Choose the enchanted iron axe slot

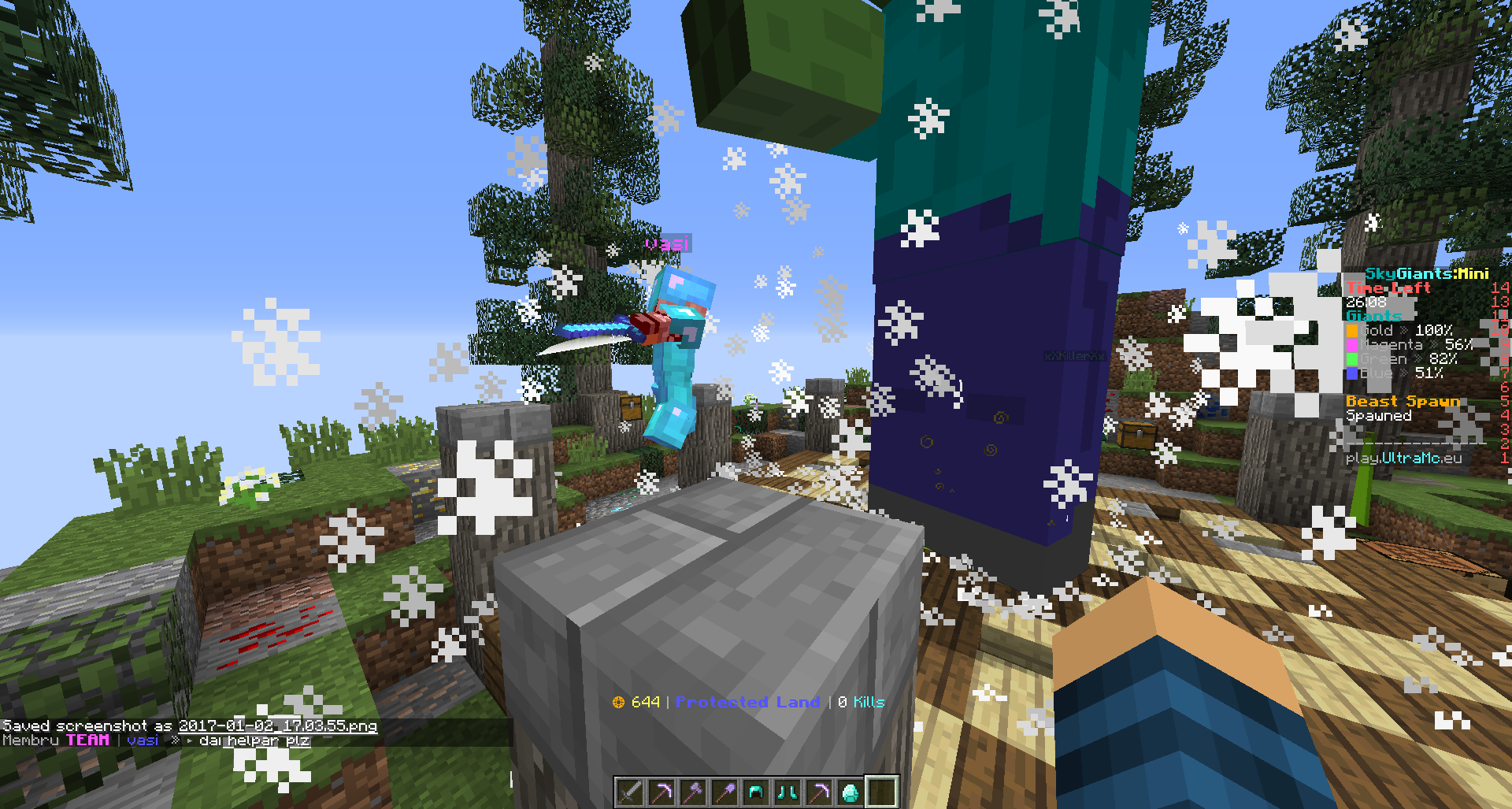[693, 792]
